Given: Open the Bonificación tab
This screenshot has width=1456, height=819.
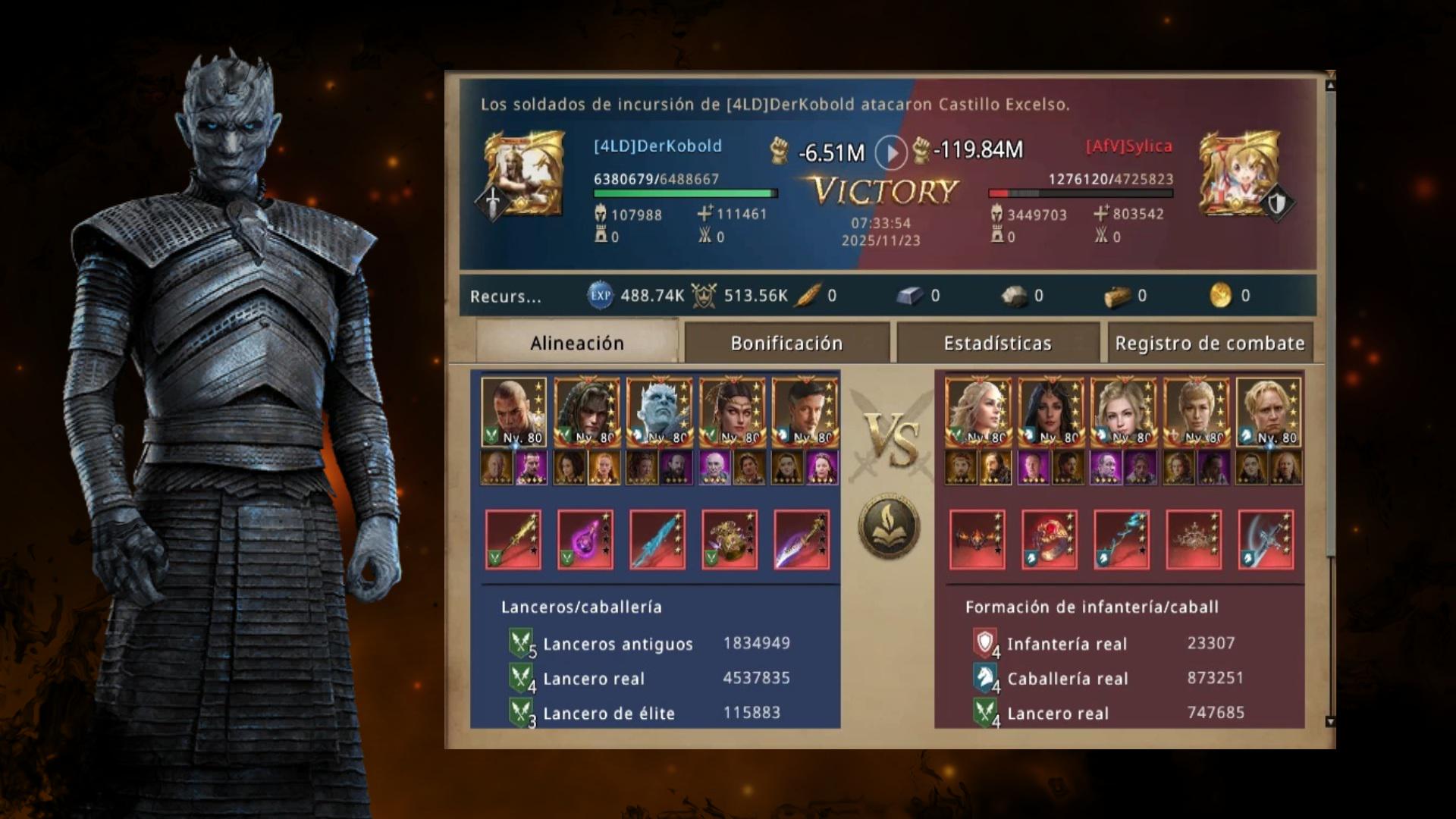Looking at the screenshot, I should [x=786, y=343].
